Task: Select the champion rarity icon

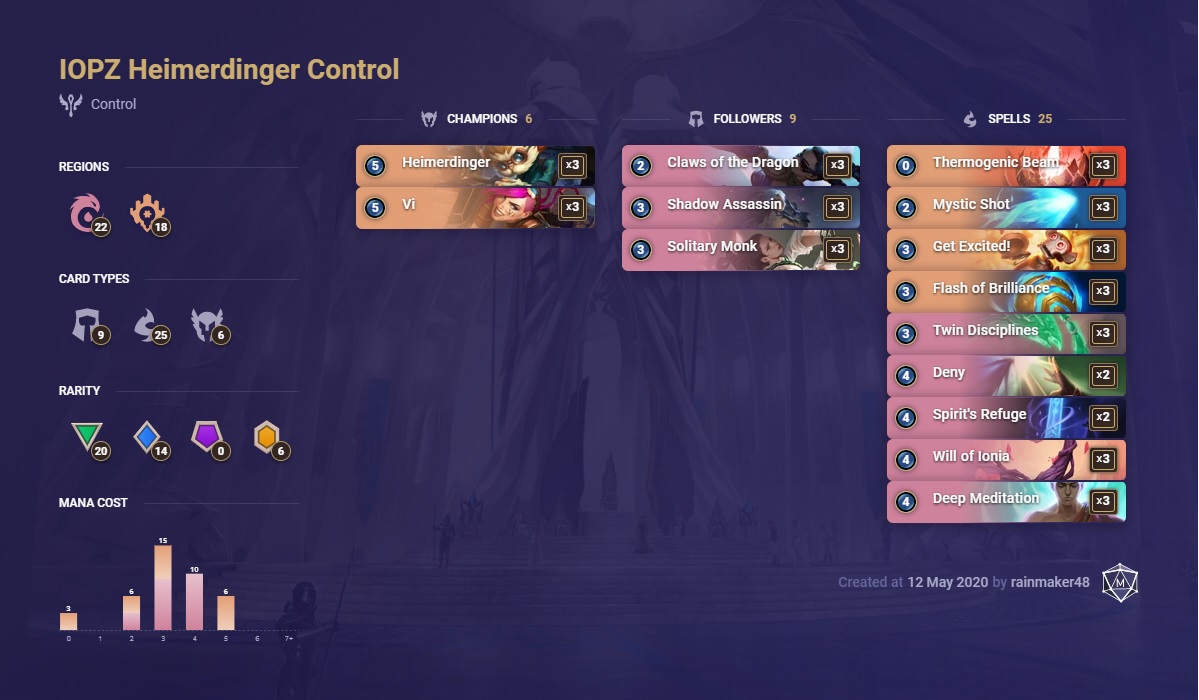Action: coord(266,437)
